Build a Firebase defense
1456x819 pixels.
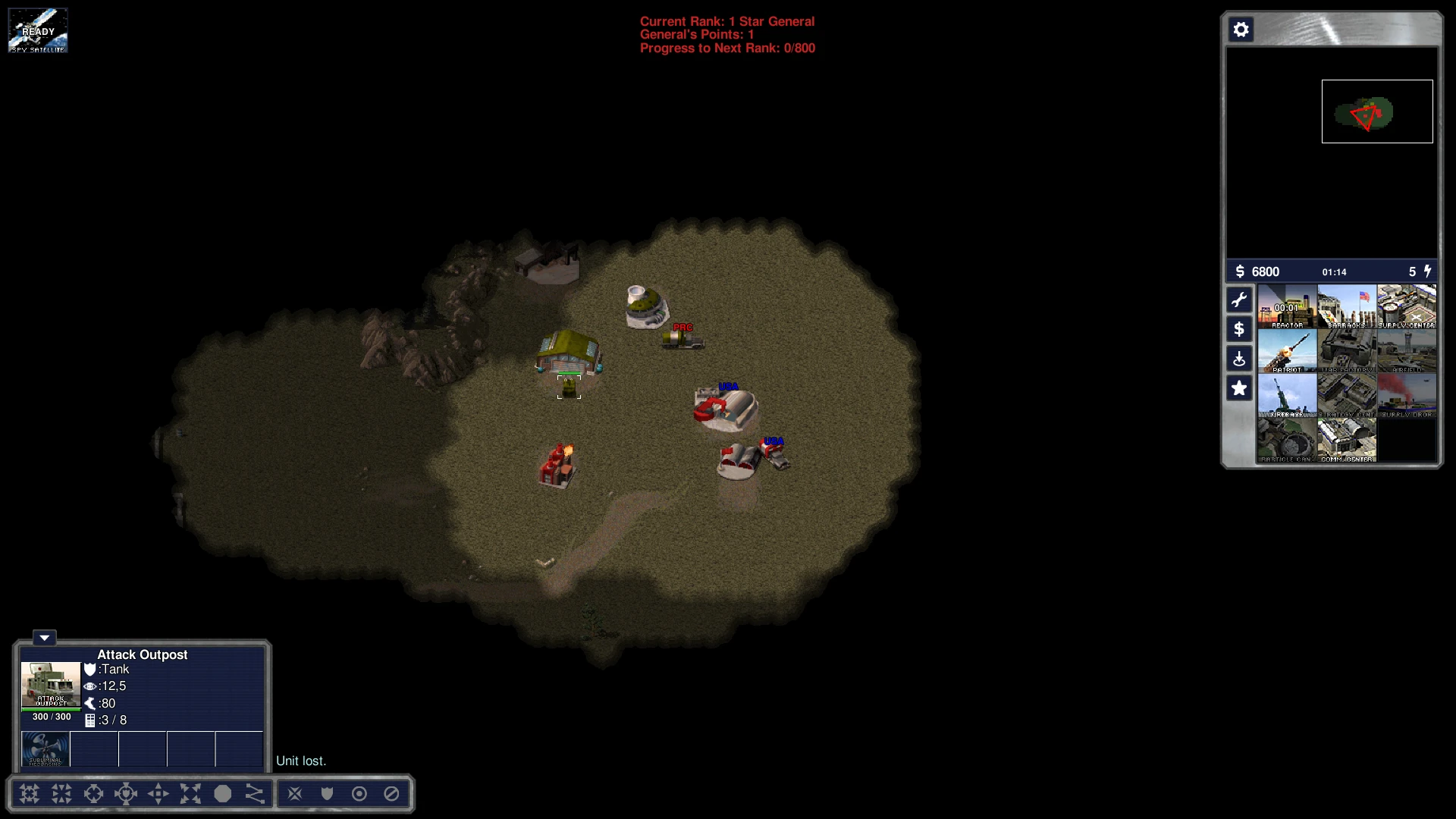(1287, 396)
